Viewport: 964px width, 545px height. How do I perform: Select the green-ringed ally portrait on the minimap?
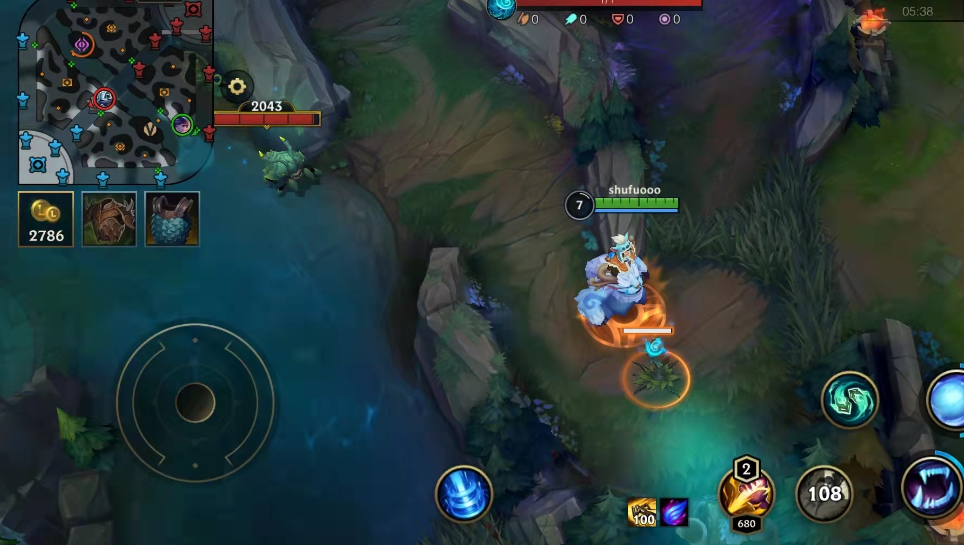coord(182,125)
